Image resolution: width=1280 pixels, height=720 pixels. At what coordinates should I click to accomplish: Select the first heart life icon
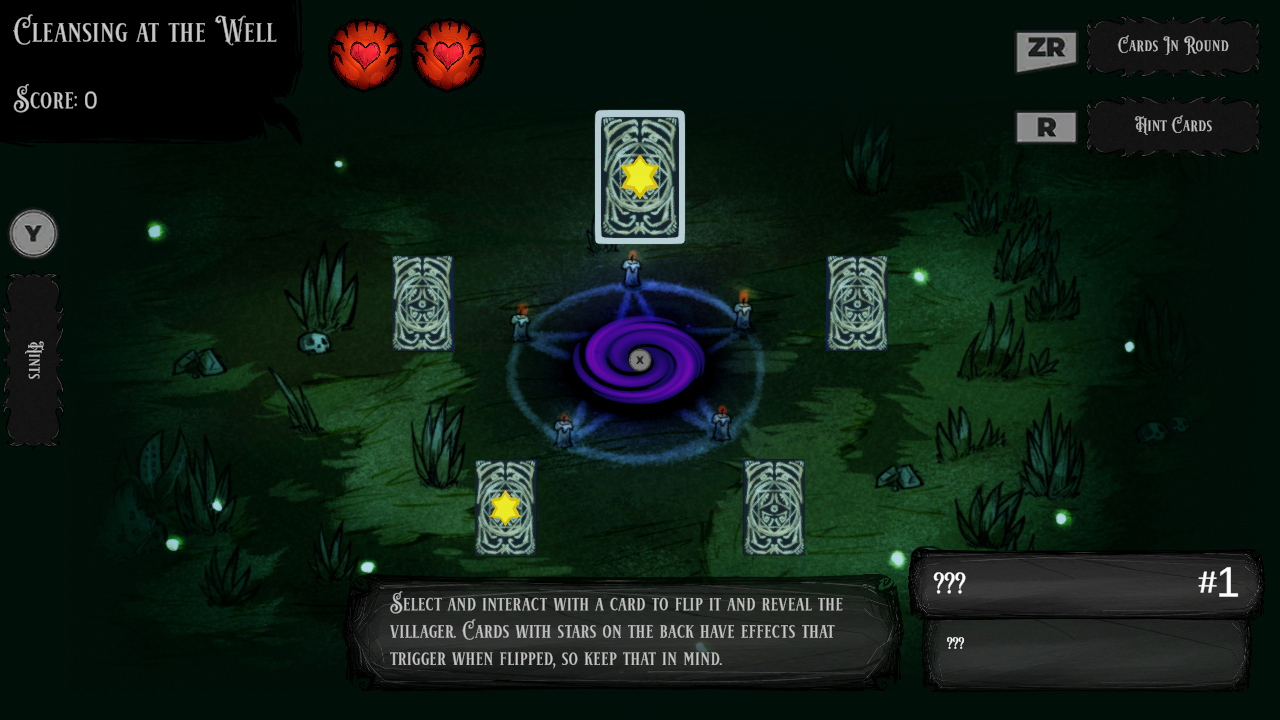365,53
